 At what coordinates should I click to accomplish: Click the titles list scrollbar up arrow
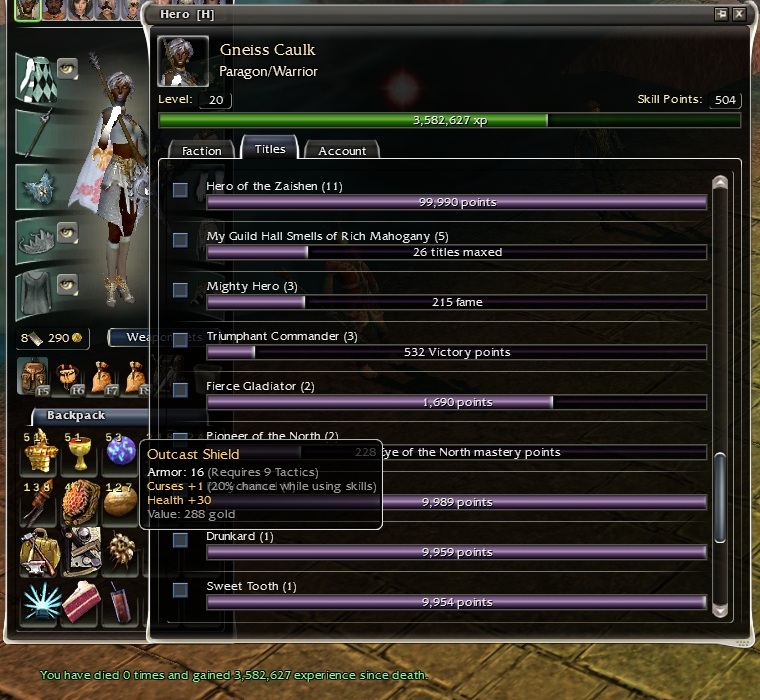[719, 184]
